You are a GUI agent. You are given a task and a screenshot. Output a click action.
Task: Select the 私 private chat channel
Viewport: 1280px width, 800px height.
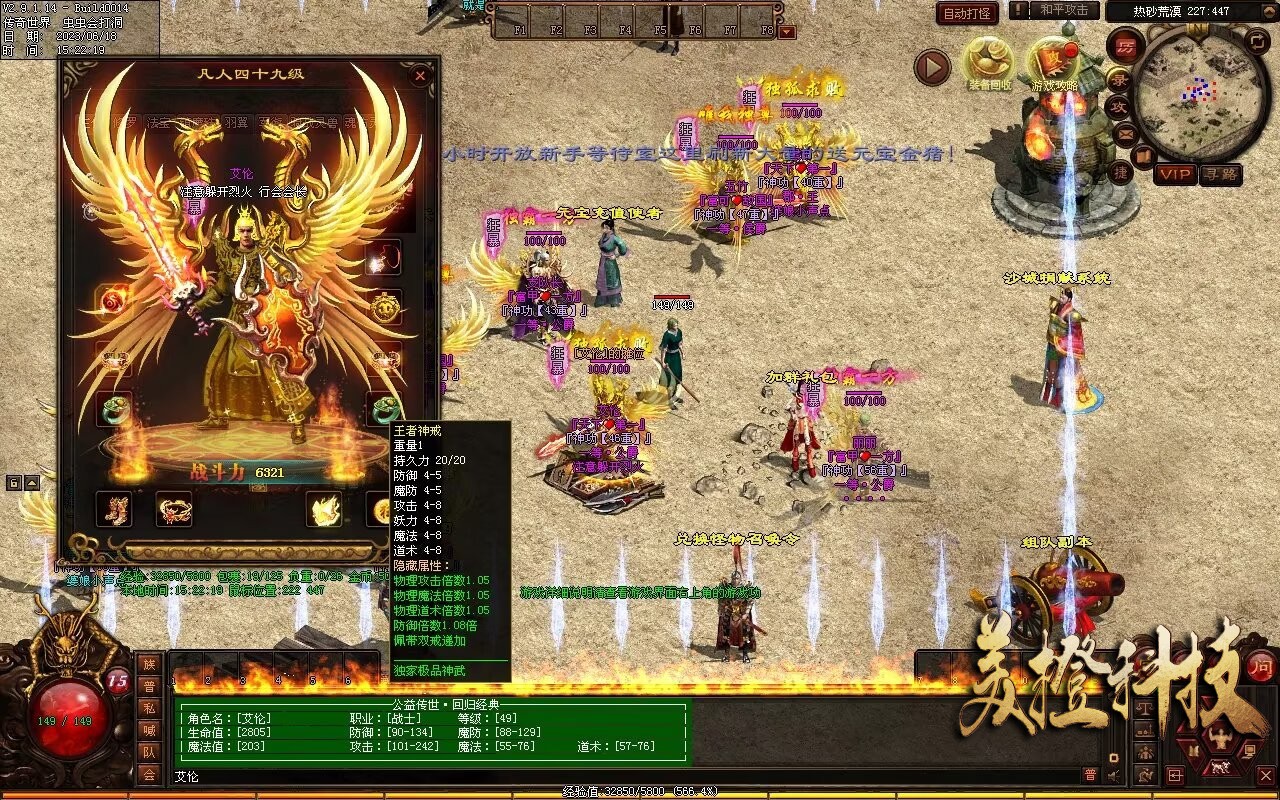[149, 708]
